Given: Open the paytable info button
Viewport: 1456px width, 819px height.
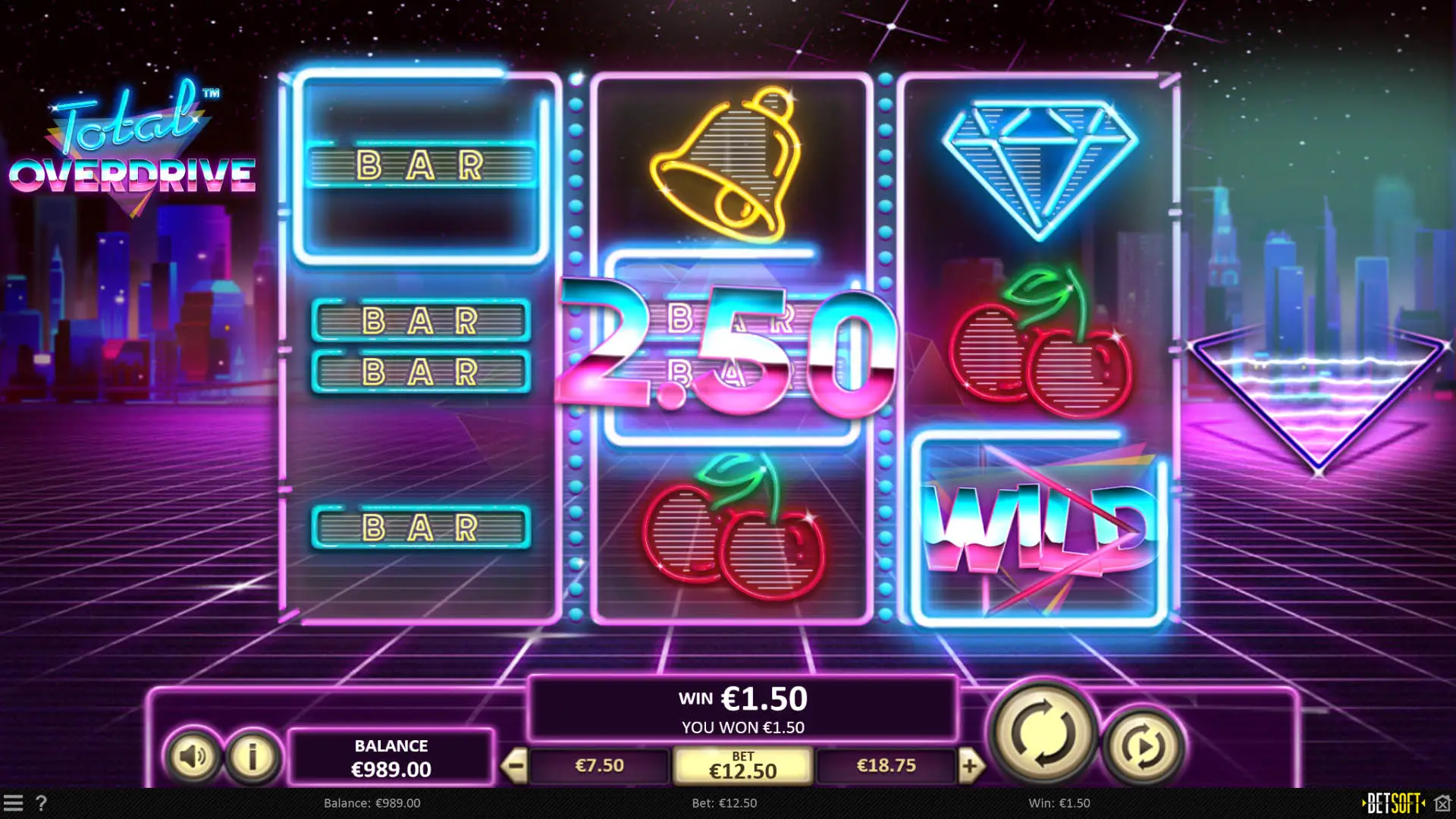Looking at the screenshot, I should point(252,755).
